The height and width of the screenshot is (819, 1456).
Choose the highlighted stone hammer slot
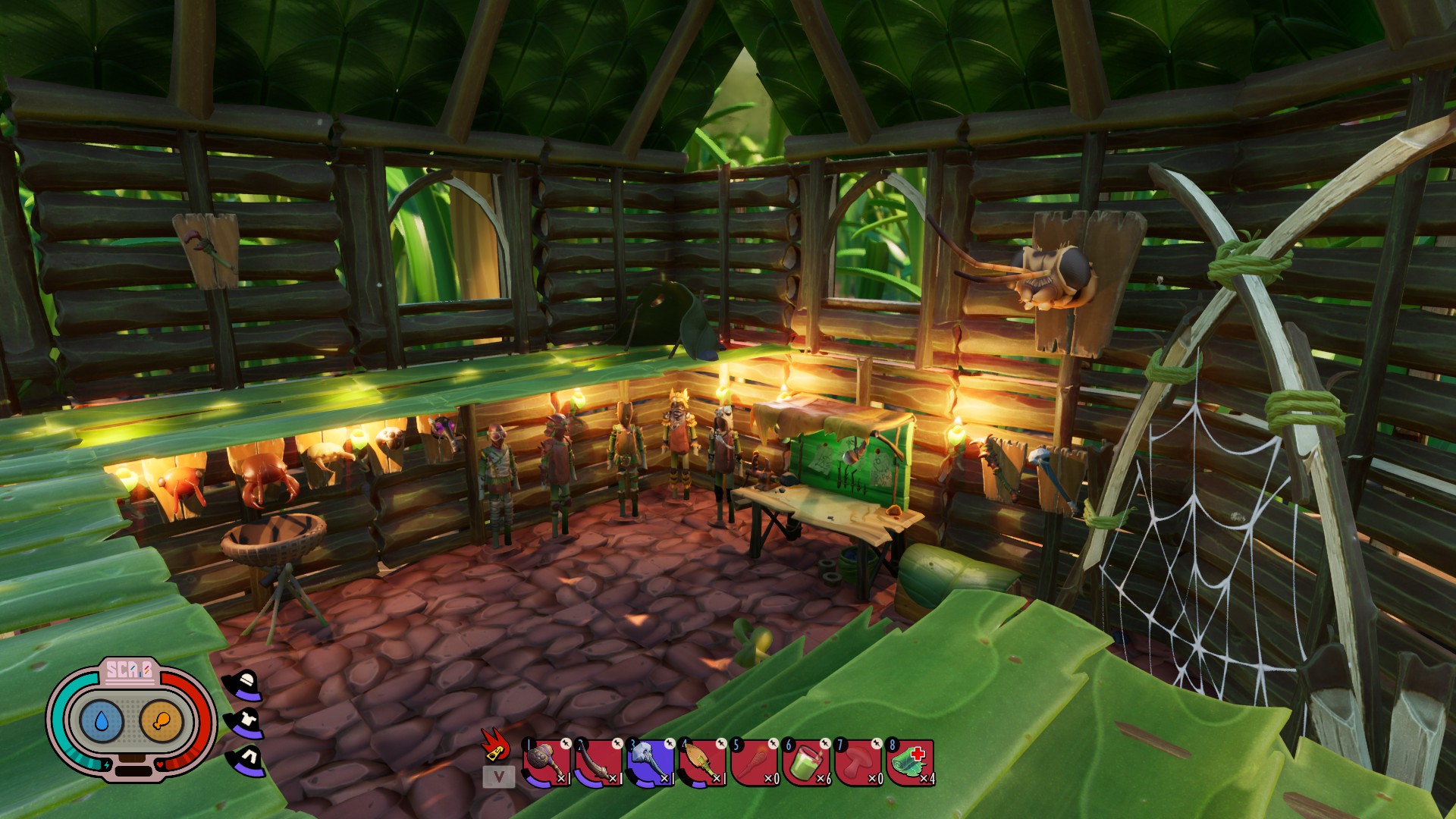pyautogui.click(x=650, y=763)
